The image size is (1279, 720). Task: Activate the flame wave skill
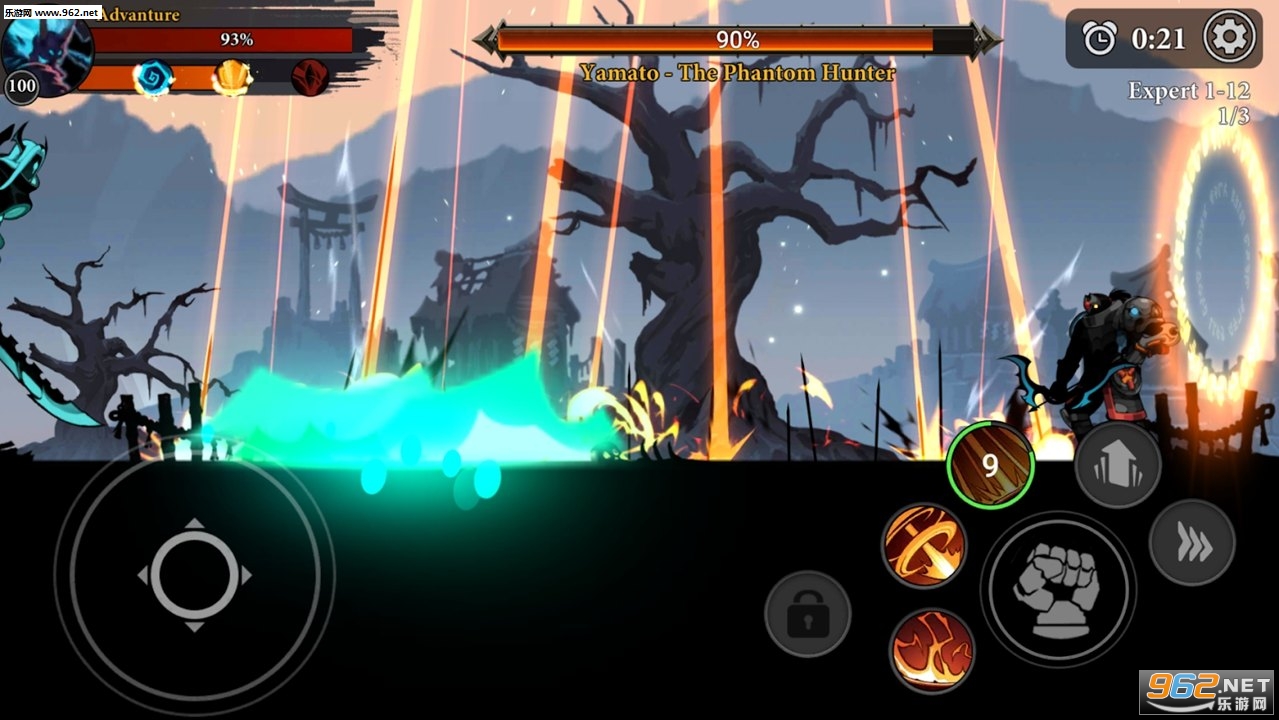pyautogui.click(x=932, y=650)
